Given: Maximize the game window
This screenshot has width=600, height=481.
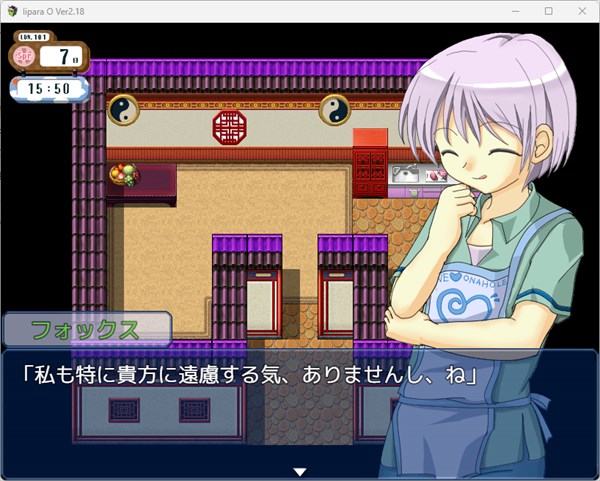Looking at the screenshot, I should 548,11.
